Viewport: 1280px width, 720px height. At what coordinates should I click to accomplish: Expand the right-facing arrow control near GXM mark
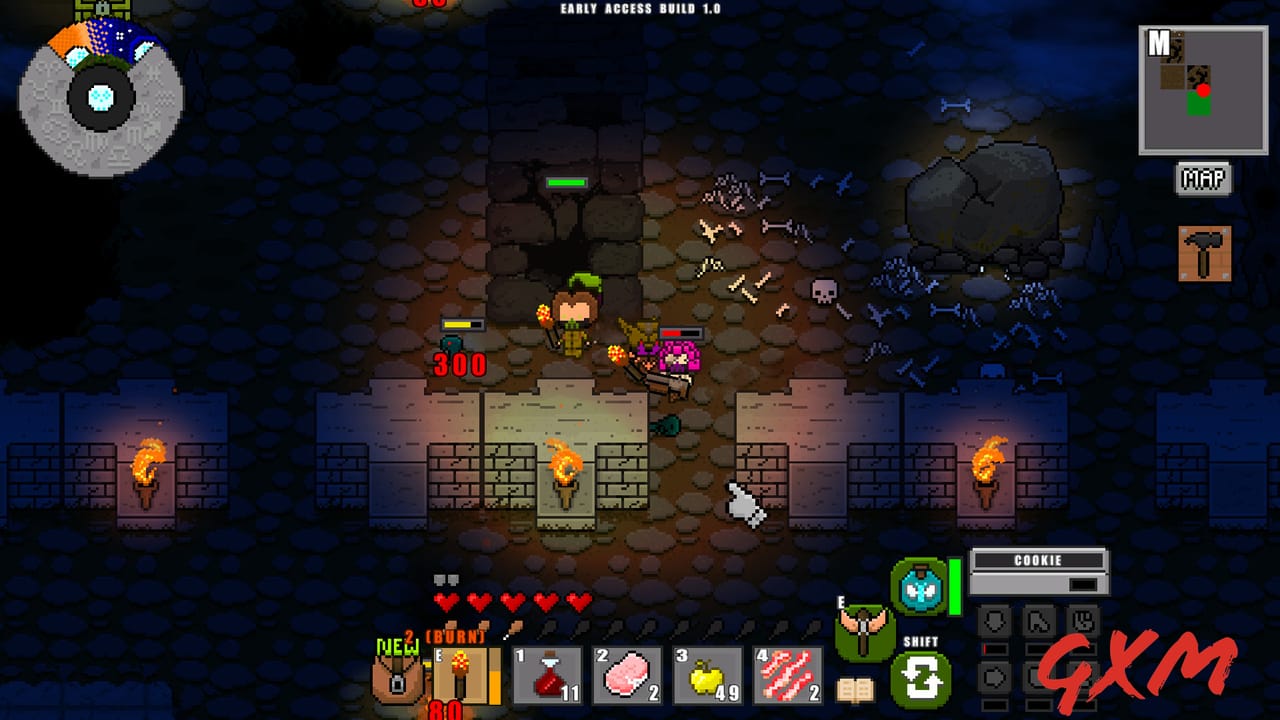(994, 676)
